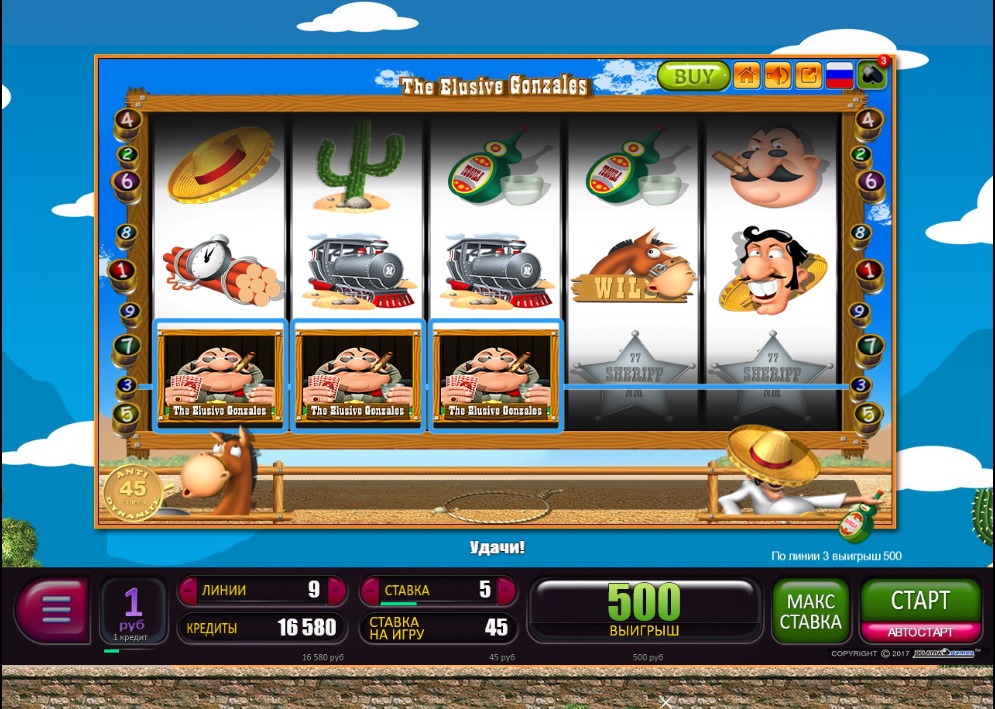
Task: Decrease the number of Линии
Action: [x=188, y=590]
